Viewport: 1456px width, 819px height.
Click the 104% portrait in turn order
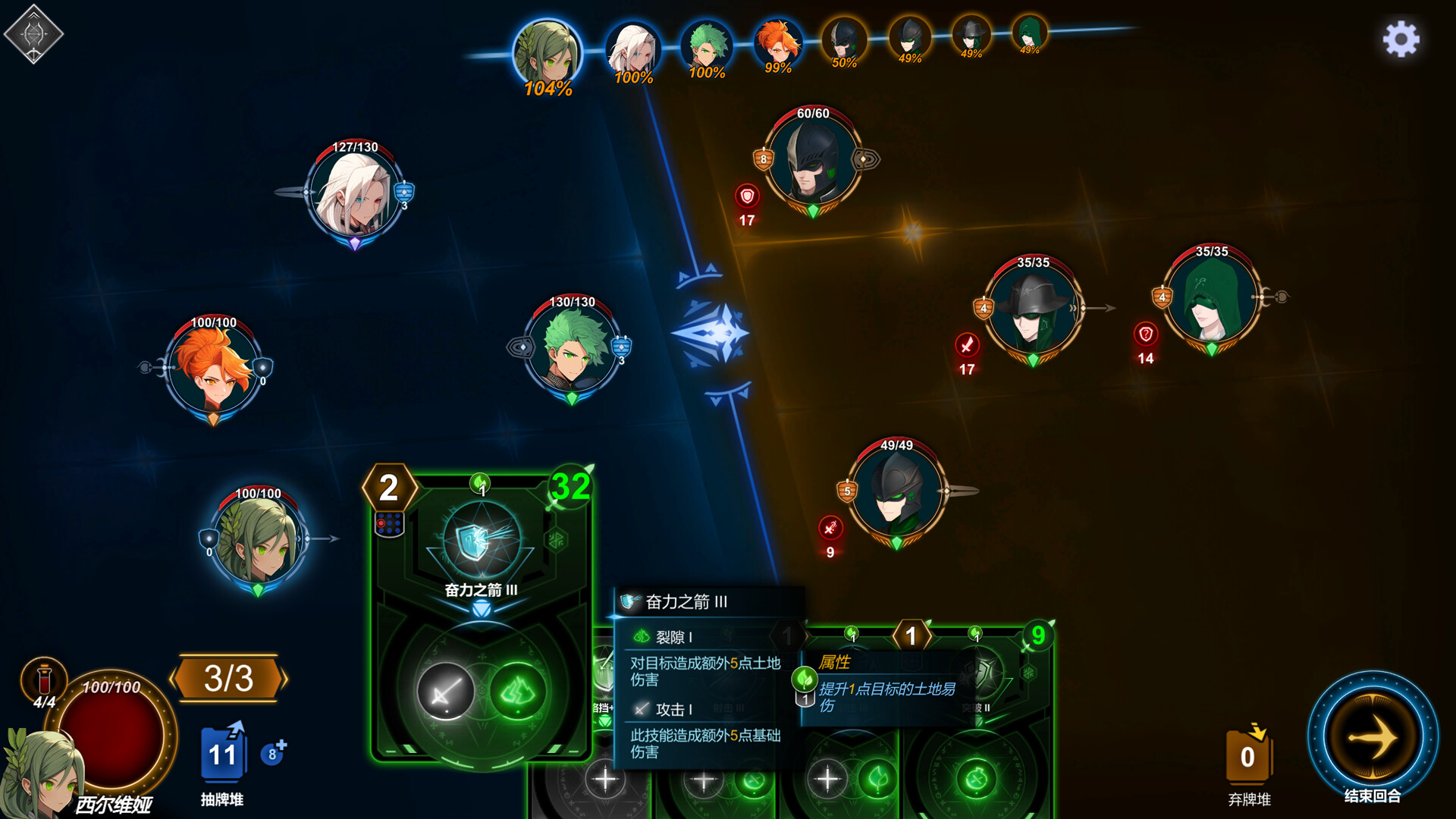pos(547,53)
